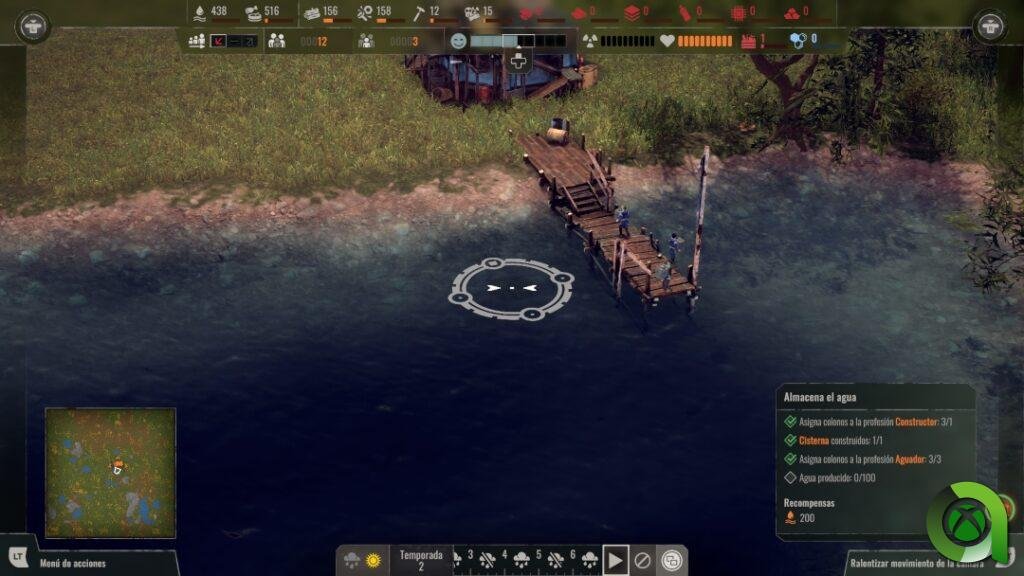Open the top-right round corner button
This screenshot has width=1024, height=576.
[x=990, y=26]
